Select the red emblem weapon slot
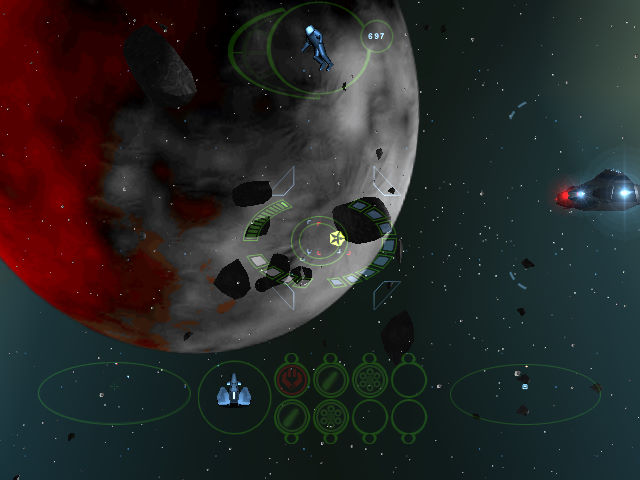This screenshot has width=640, height=480. (x=291, y=380)
